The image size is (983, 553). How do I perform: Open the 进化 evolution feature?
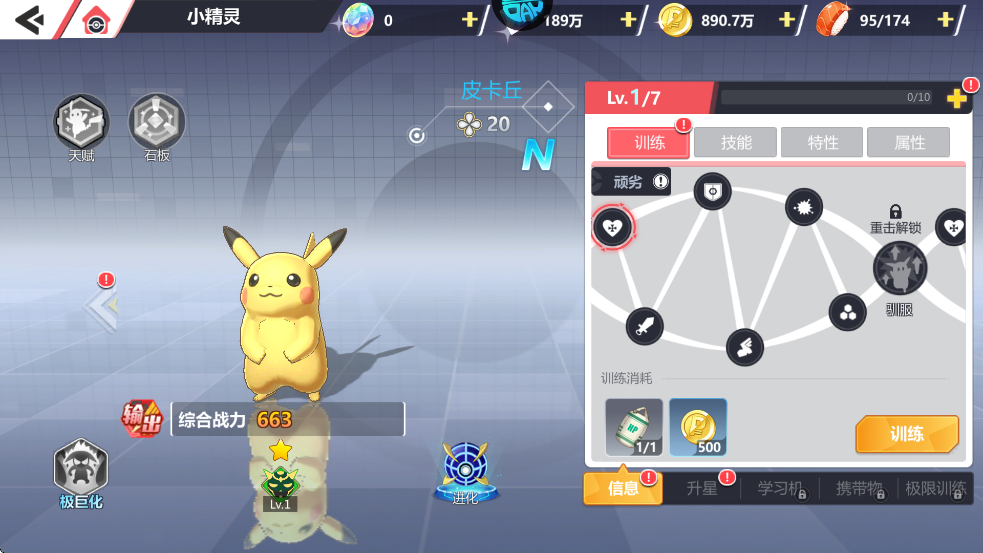[x=465, y=471]
